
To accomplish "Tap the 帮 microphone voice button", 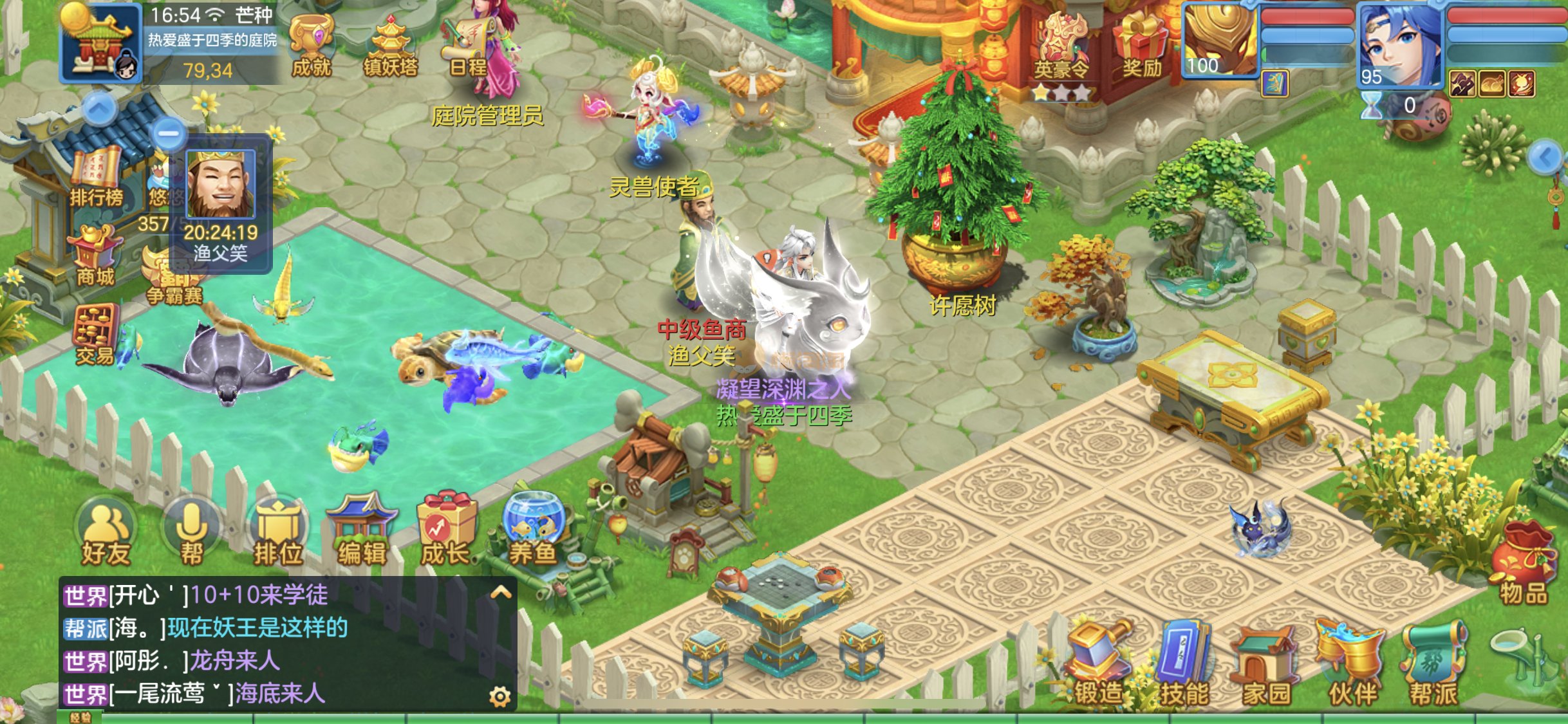I will point(192,535).
